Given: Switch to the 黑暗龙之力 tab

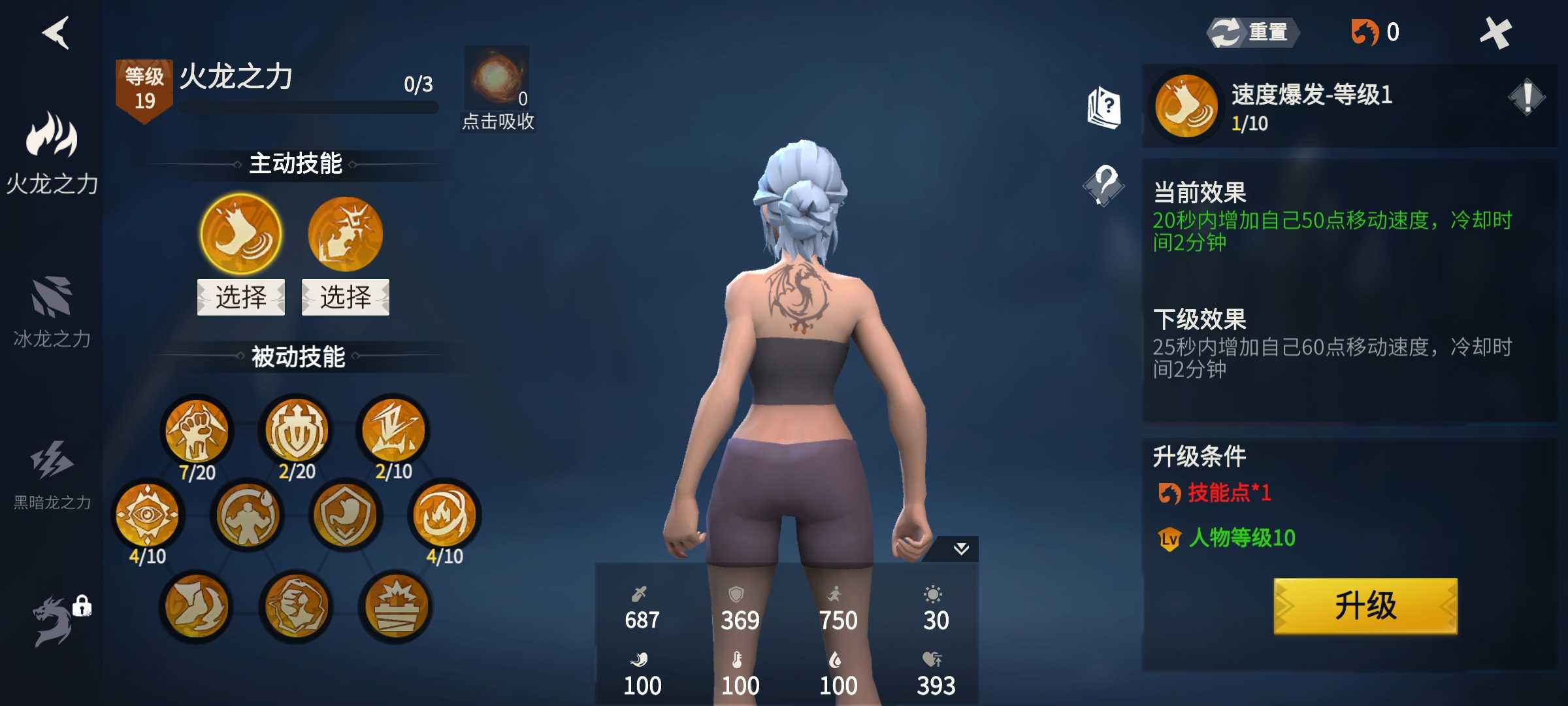Looking at the screenshot, I should pos(52,474).
